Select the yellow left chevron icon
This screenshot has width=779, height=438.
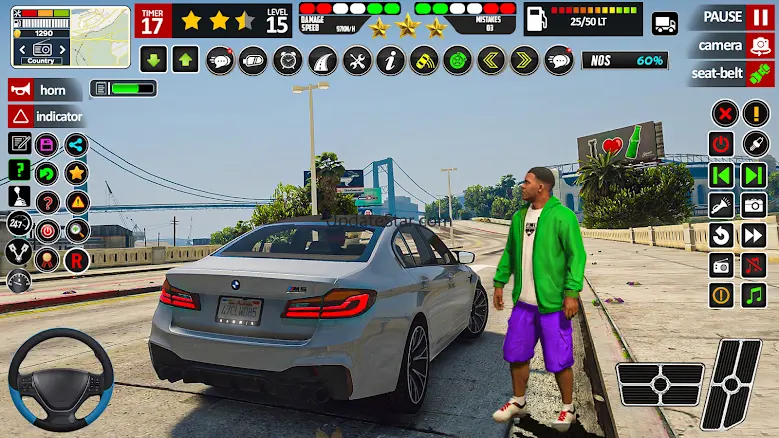pos(490,60)
